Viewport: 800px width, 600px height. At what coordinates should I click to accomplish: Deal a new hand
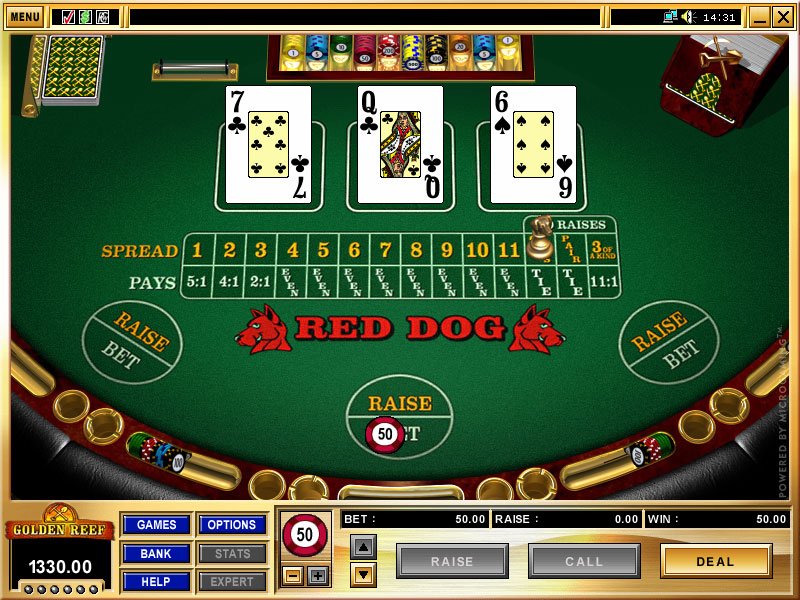(x=715, y=561)
